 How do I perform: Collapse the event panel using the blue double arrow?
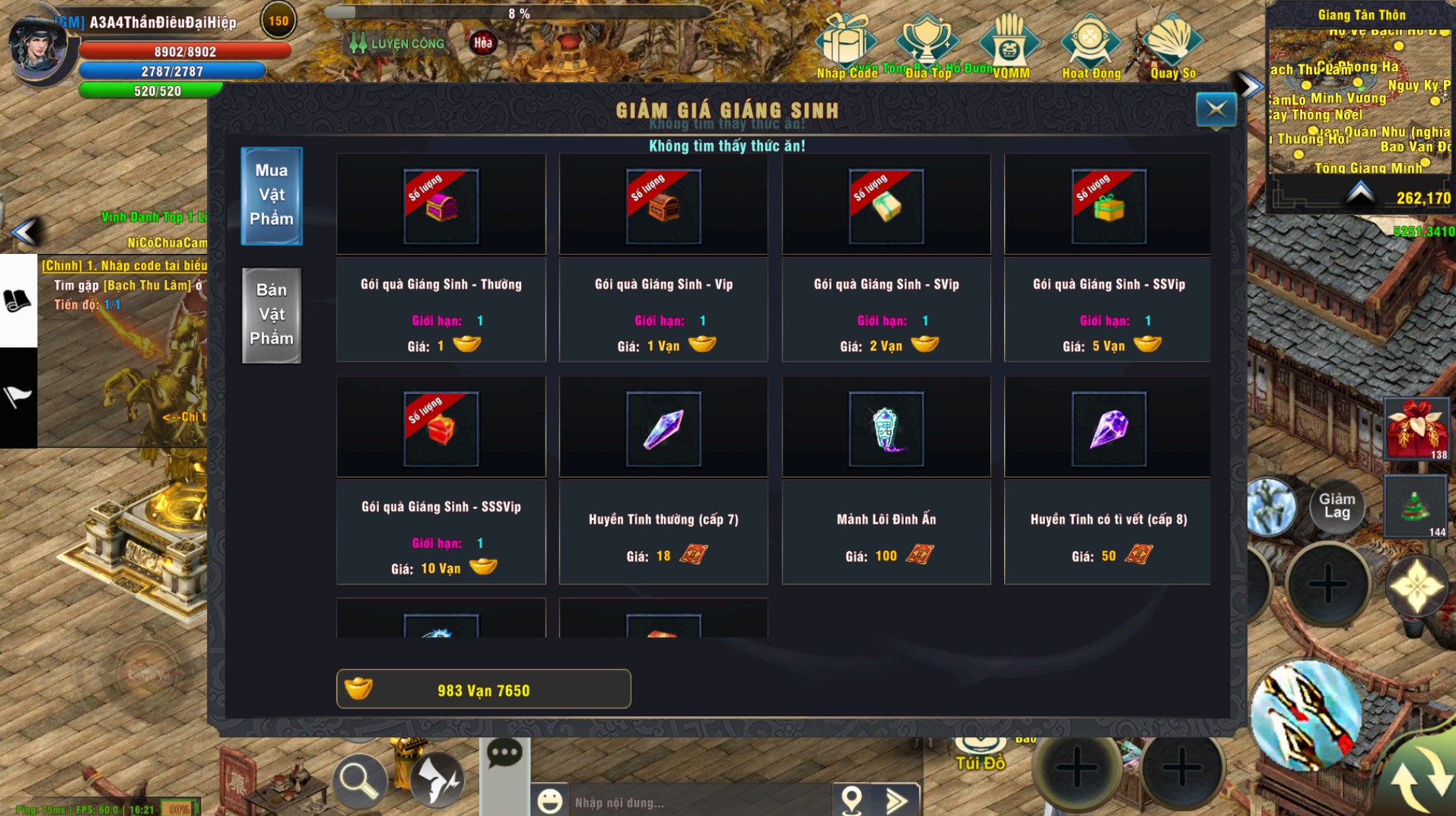pyautogui.click(x=1247, y=84)
